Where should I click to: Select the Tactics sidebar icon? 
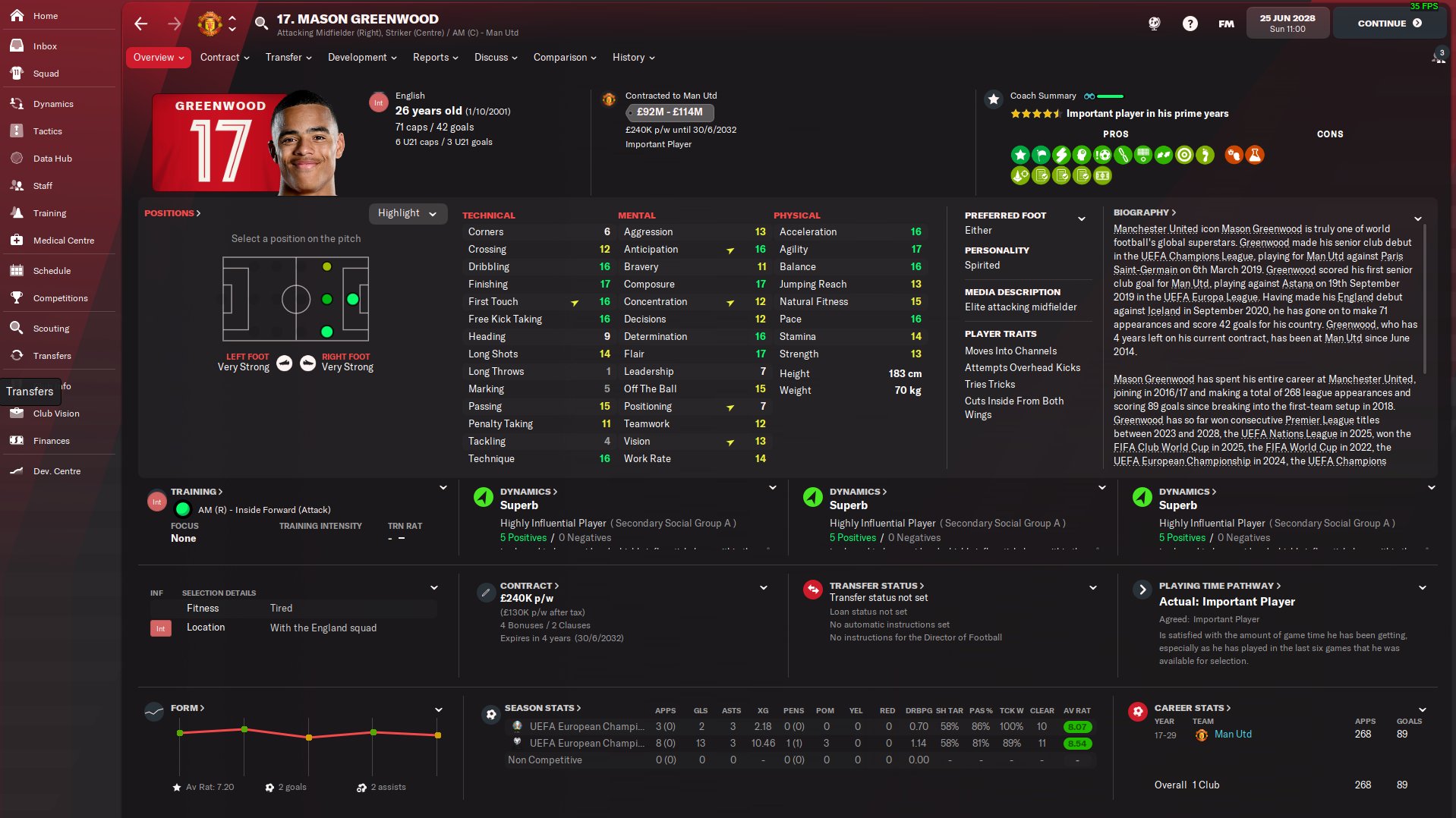pyautogui.click(x=17, y=131)
